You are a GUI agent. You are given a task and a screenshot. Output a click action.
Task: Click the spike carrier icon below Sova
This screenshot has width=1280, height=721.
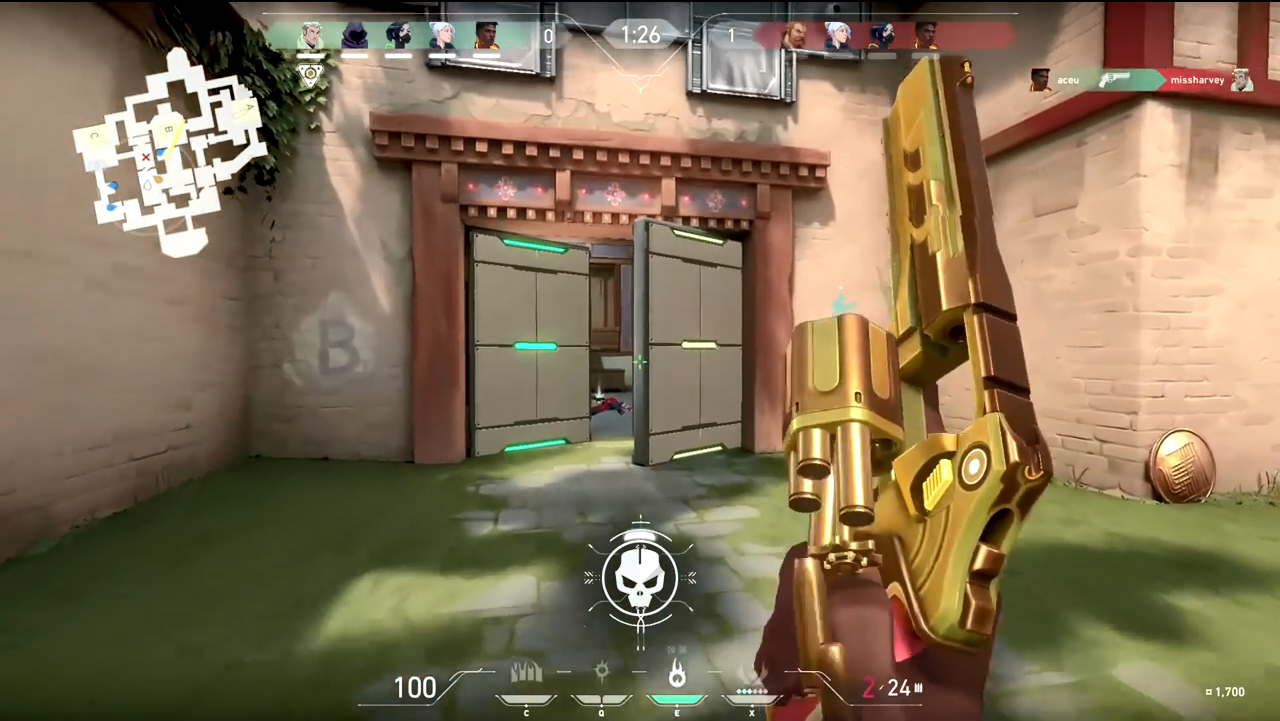(311, 73)
